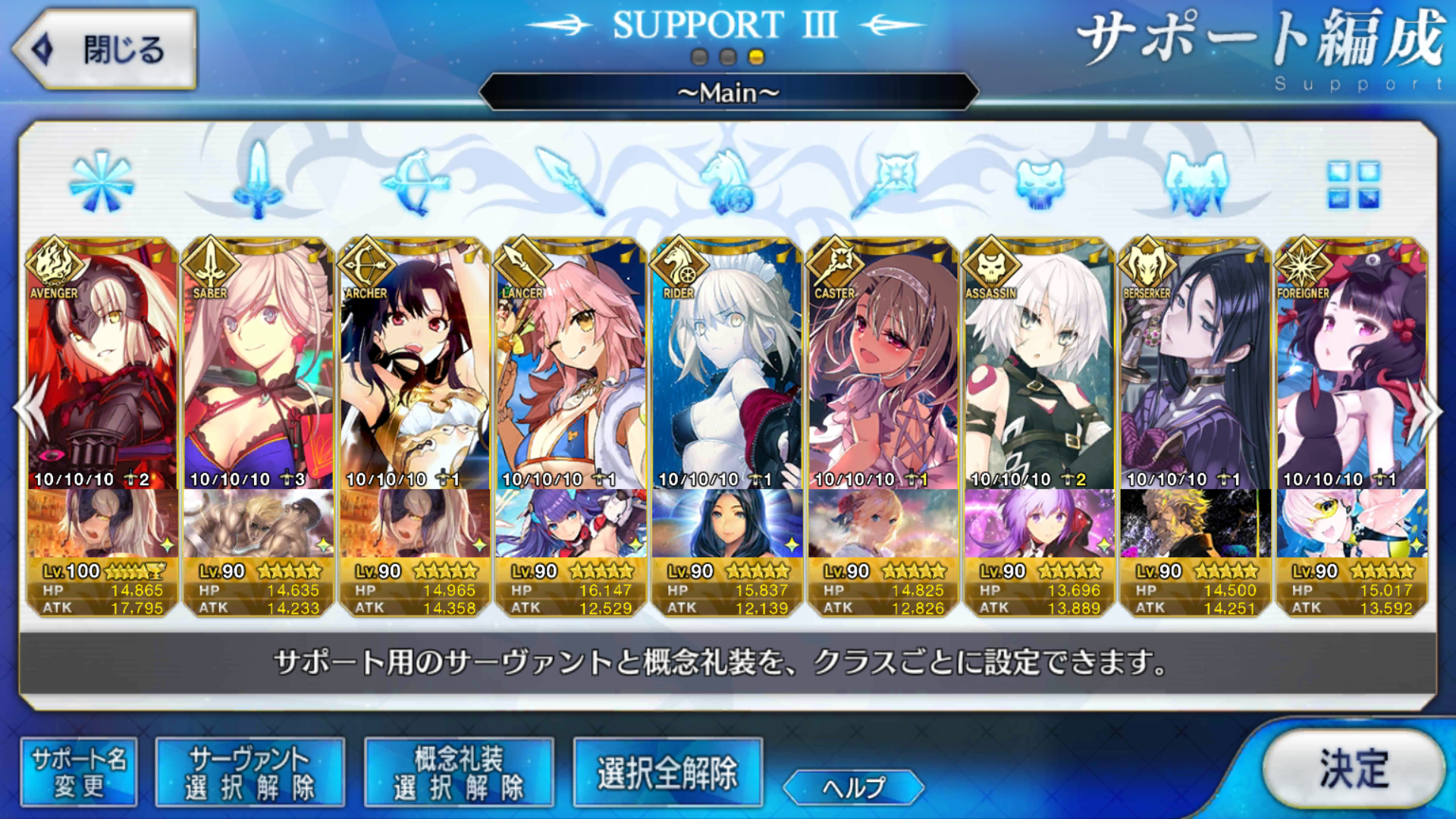Choose the Saber support servant card

pyautogui.click(x=259, y=364)
